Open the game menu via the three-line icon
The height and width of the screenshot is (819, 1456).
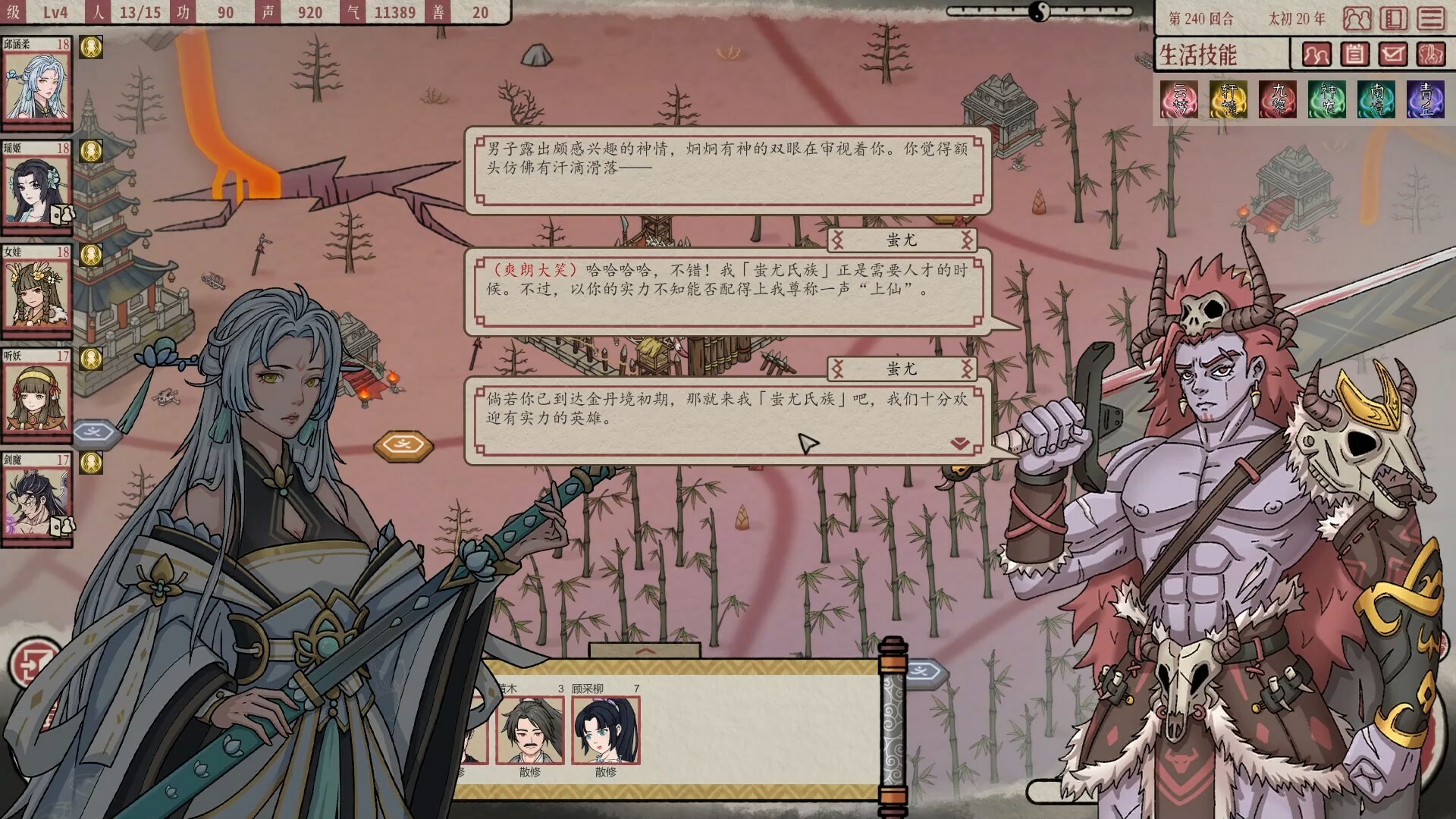click(x=1430, y=18)
